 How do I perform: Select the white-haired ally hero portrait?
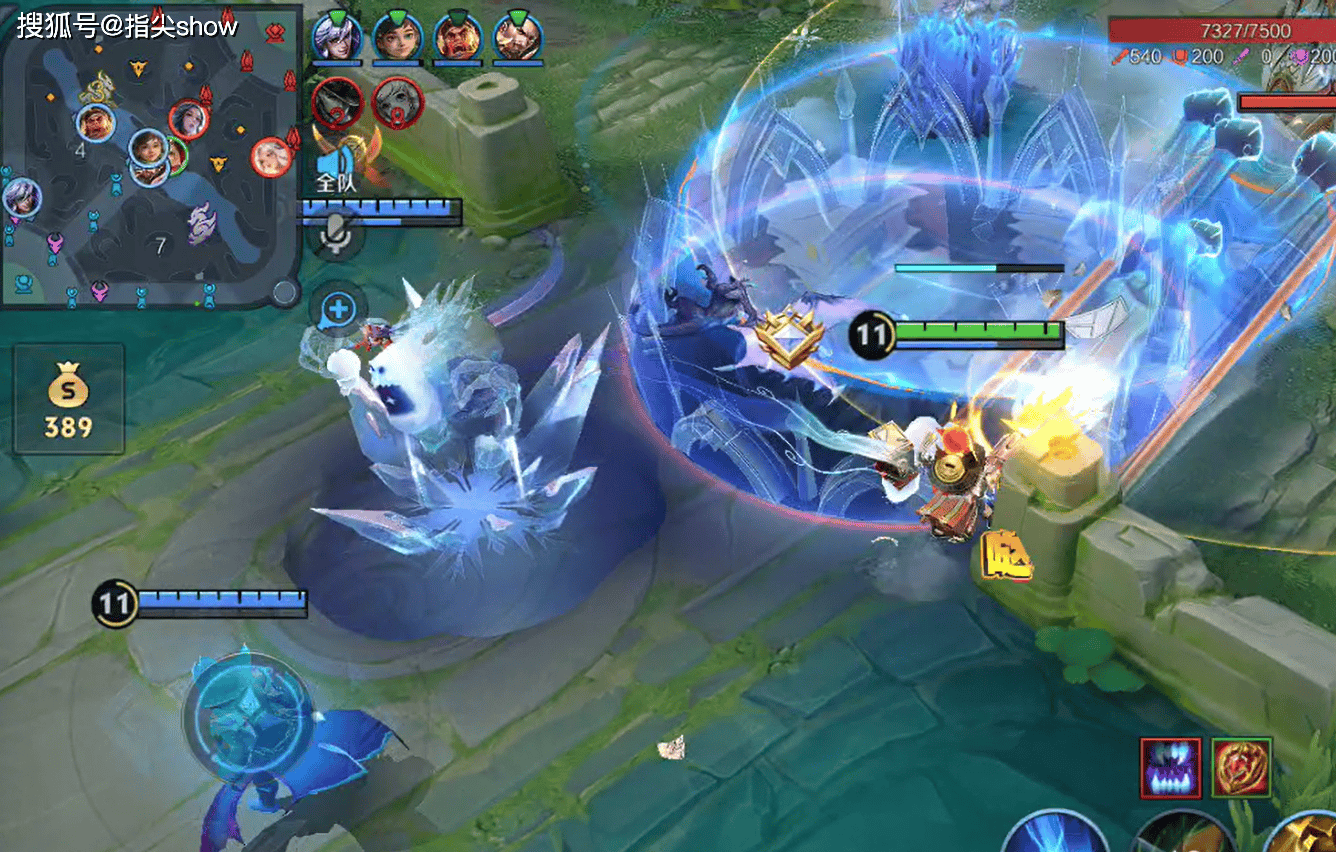pos(336,38)
